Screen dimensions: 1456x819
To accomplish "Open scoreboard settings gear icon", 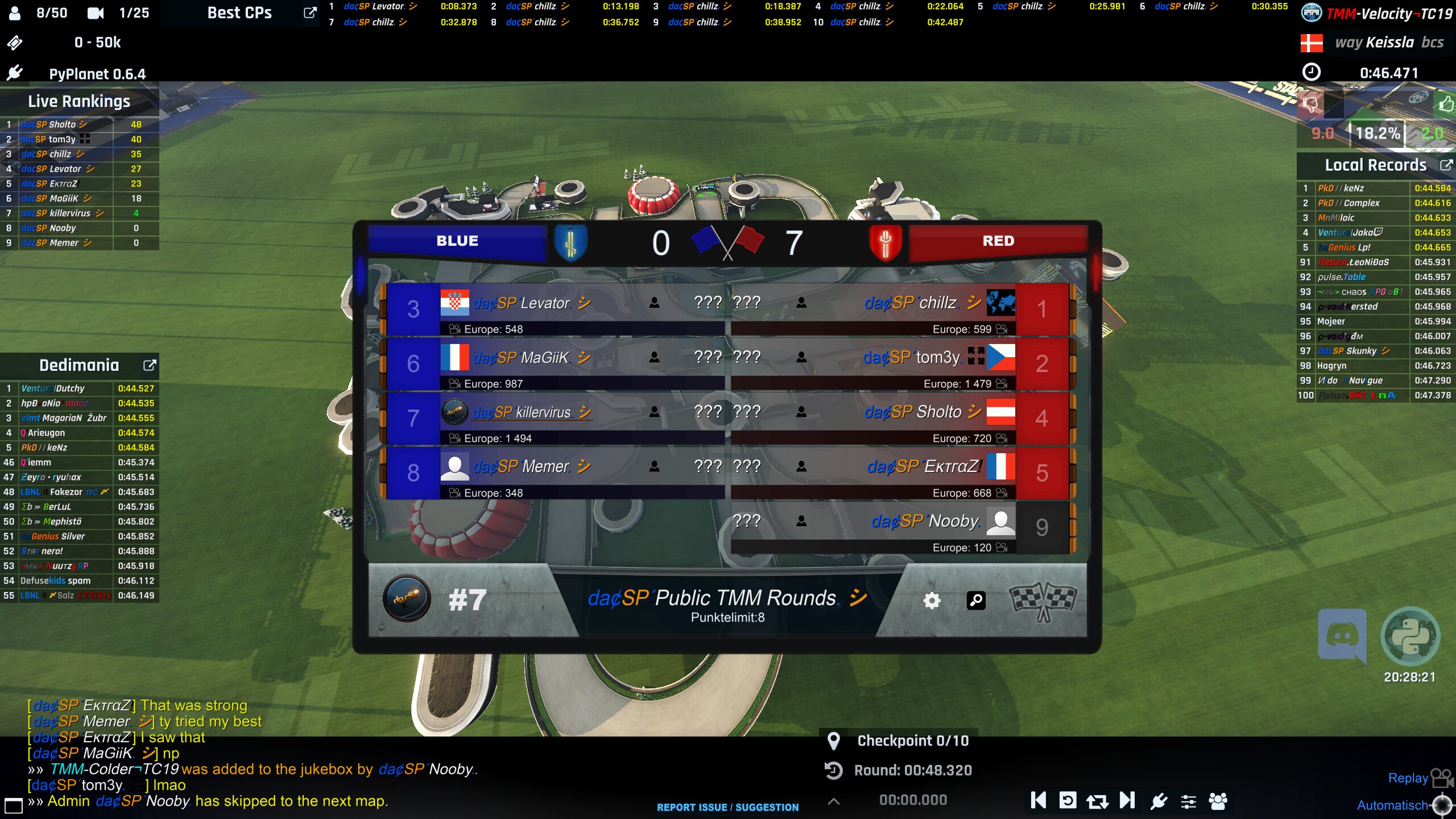I will [x=932, y=601].
